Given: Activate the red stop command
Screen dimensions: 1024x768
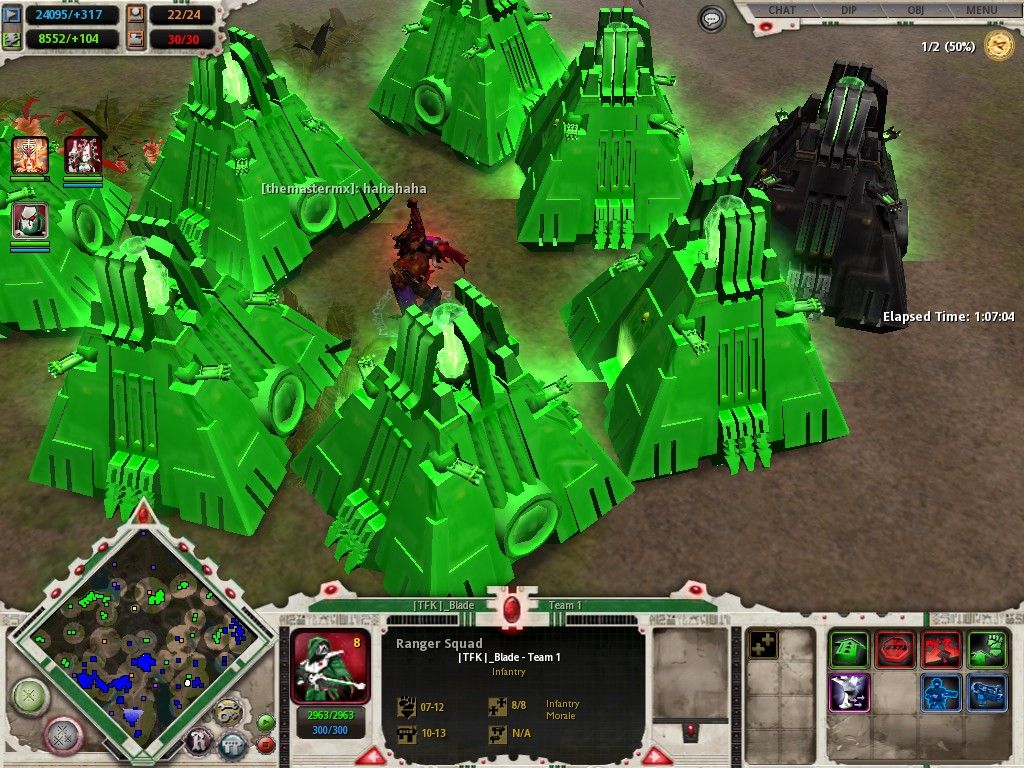Looking at the screenshot, I should 895,650.
